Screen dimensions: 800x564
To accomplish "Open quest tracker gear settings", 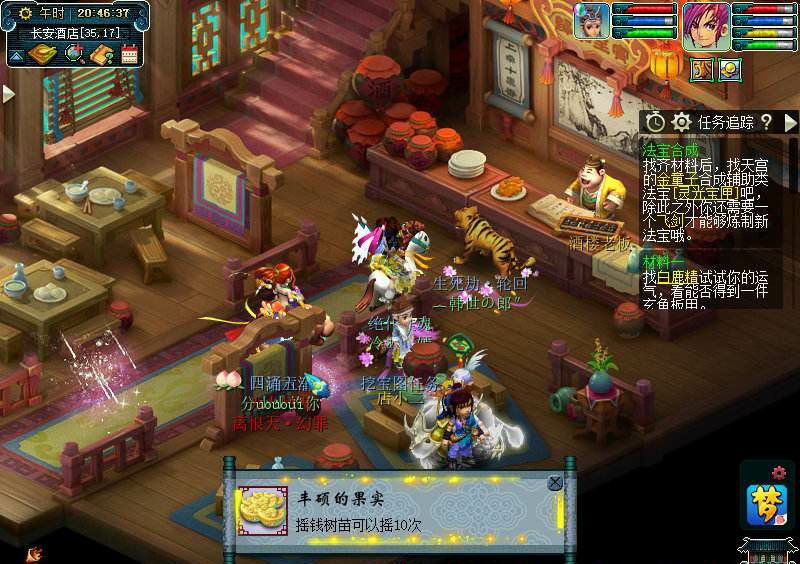I will point(682,122).
